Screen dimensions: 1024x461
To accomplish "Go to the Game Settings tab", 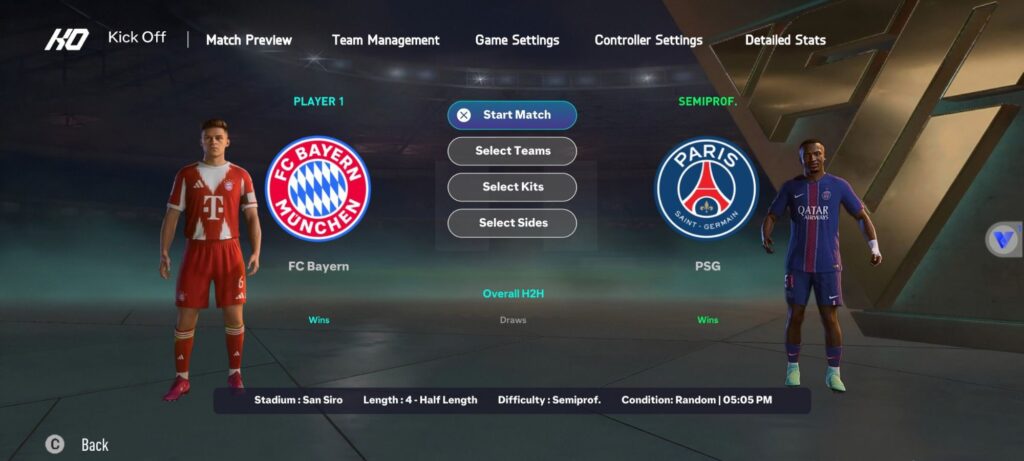I will [x=517, y=40].
